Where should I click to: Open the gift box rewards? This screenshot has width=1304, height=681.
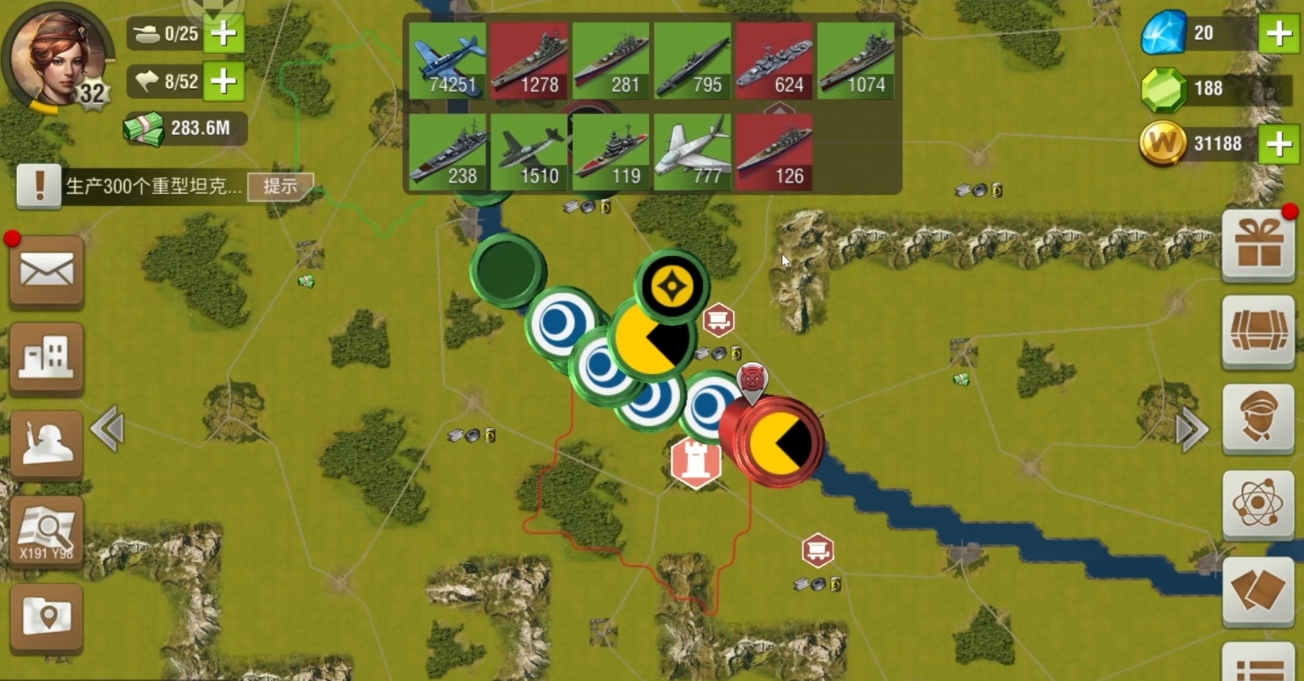1259,247
